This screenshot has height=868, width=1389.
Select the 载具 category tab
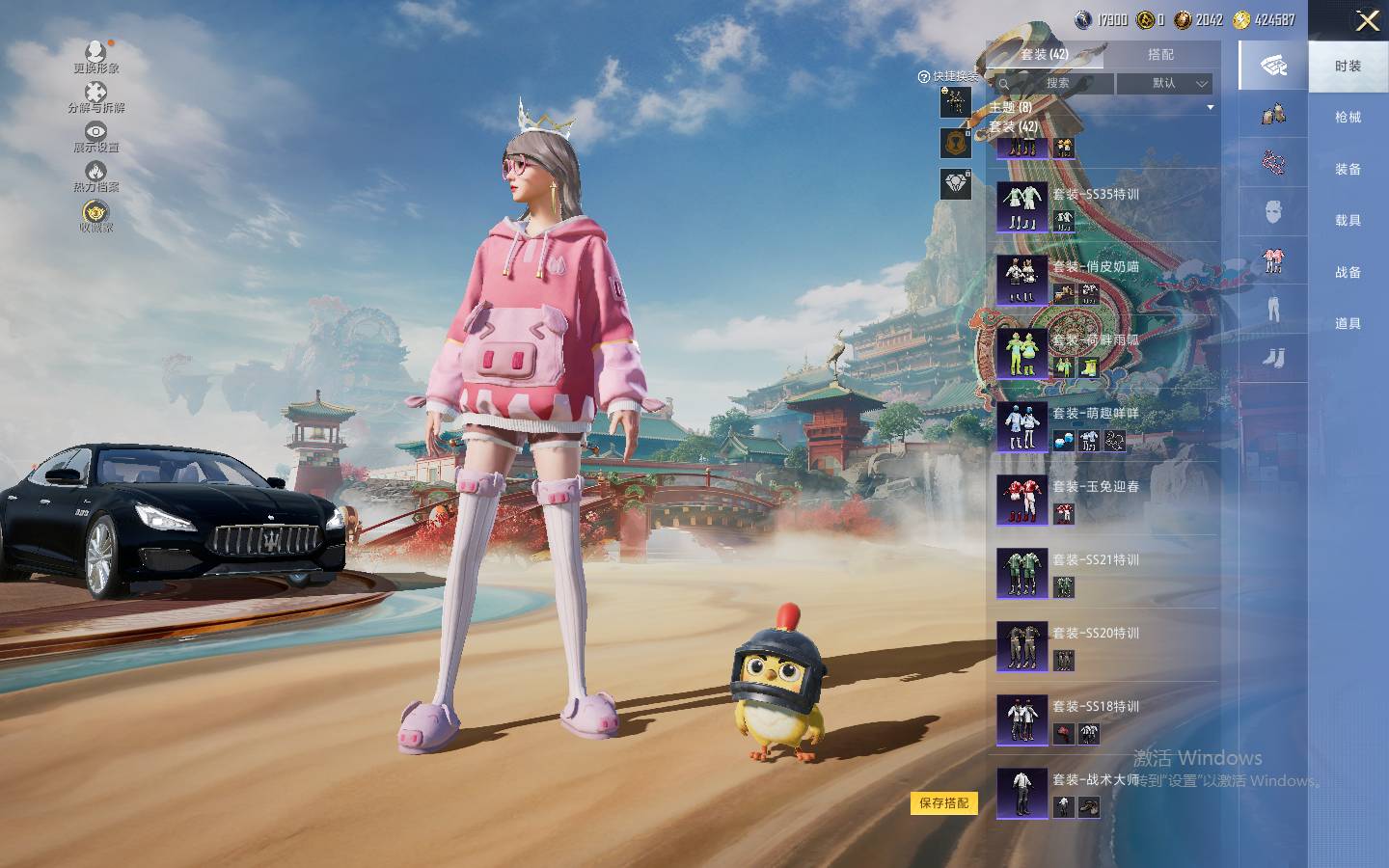(1348, 221)
